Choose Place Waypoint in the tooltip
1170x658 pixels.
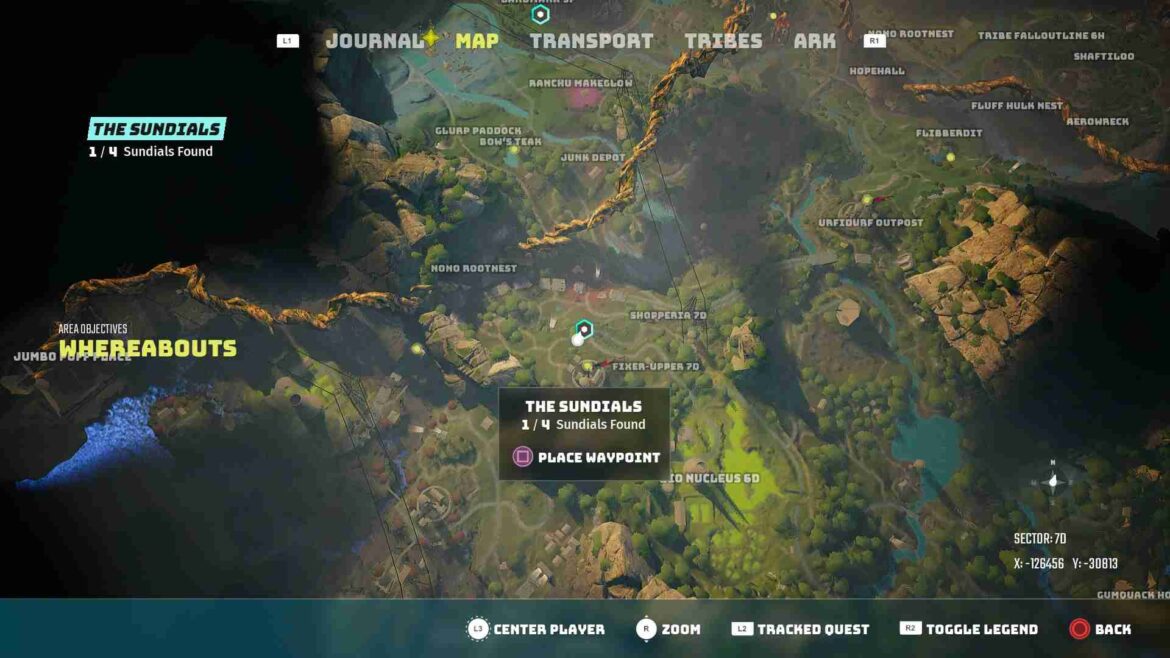pos(598,457)
